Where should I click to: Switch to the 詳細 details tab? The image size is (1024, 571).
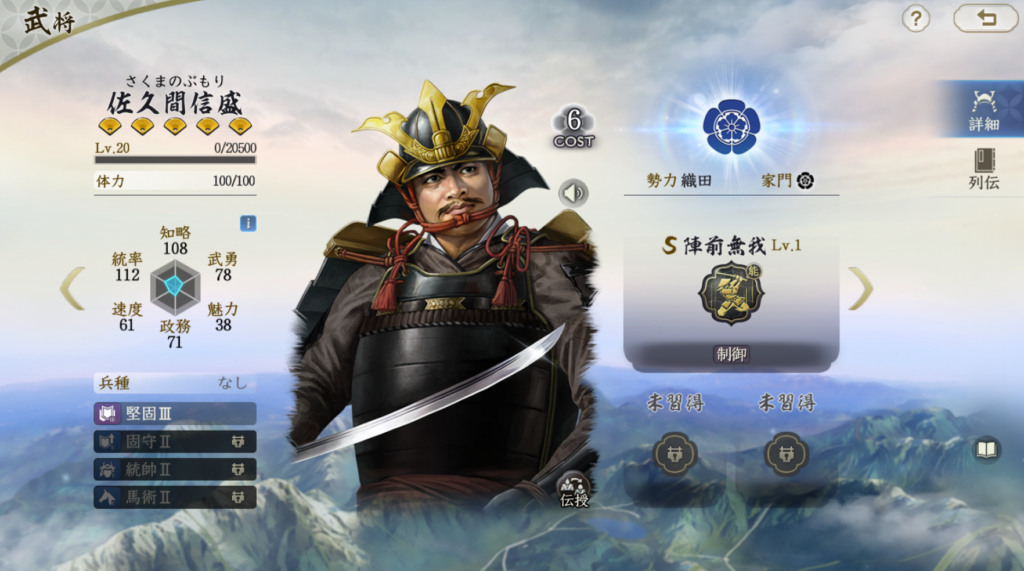984,109
